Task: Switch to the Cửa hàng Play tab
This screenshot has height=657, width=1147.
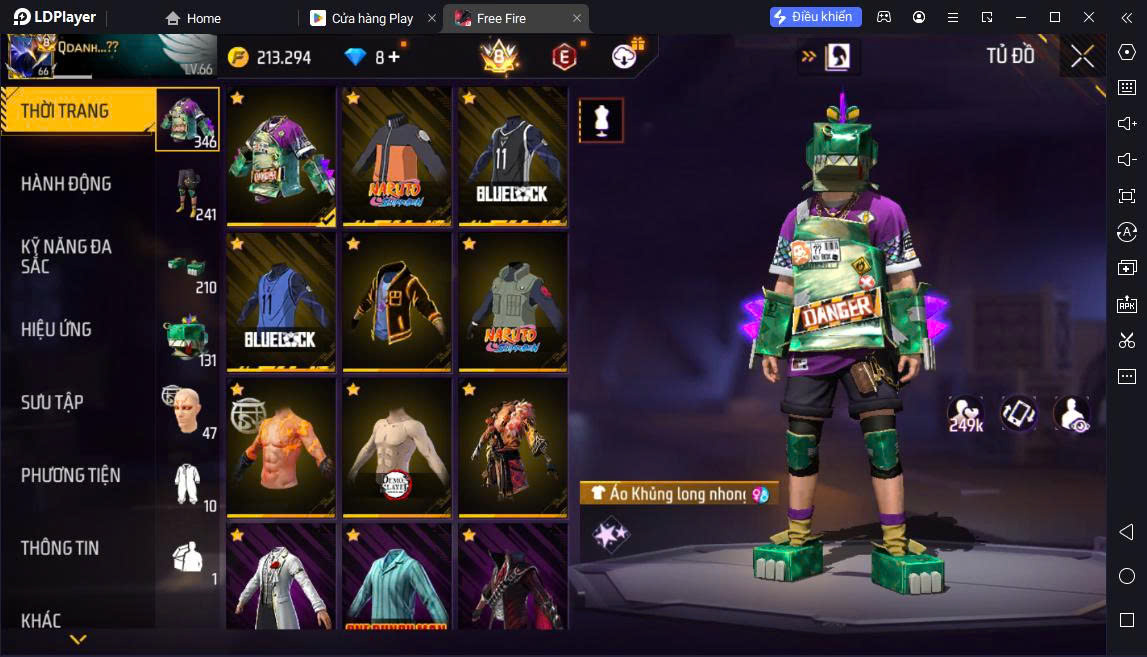Action: 372,18
